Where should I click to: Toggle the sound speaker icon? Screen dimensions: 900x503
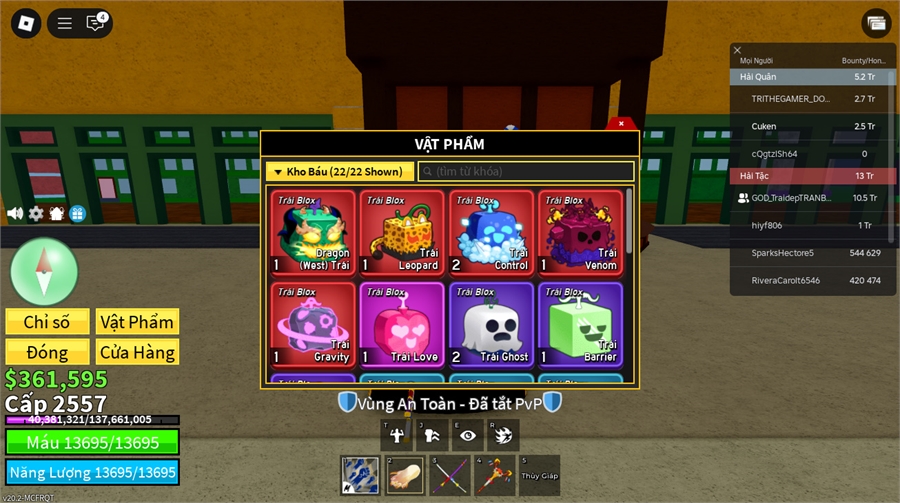coord(15,213)
